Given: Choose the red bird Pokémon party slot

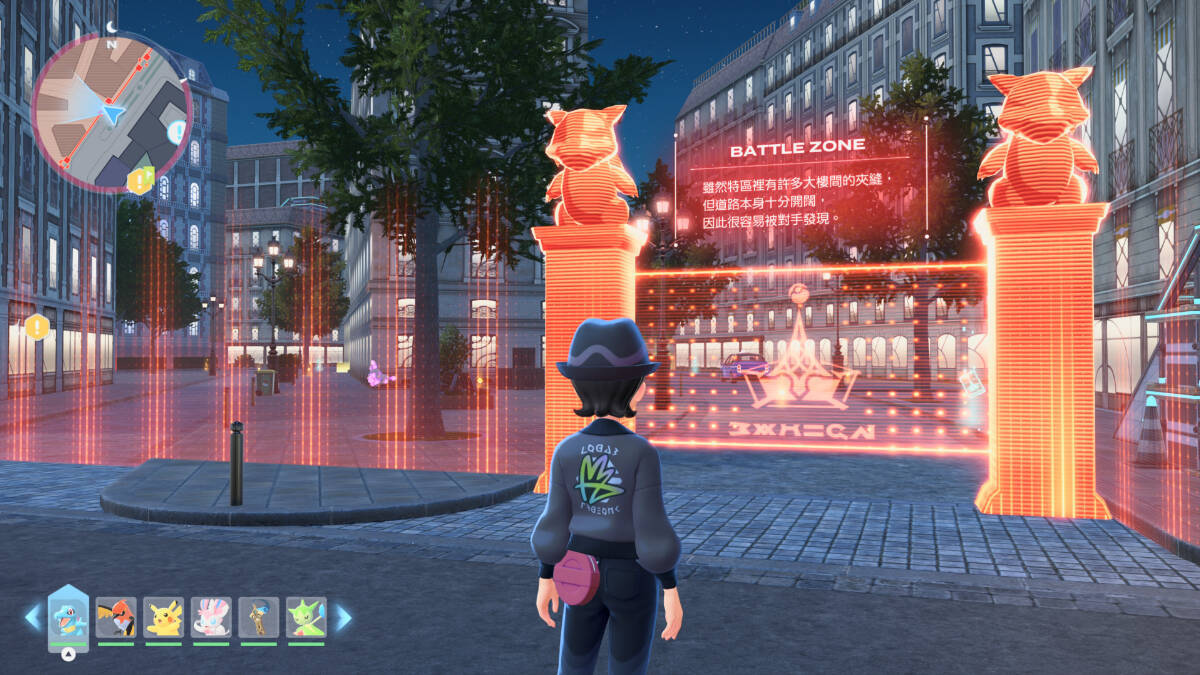Looking at the screenshot, I should point(116,617).
